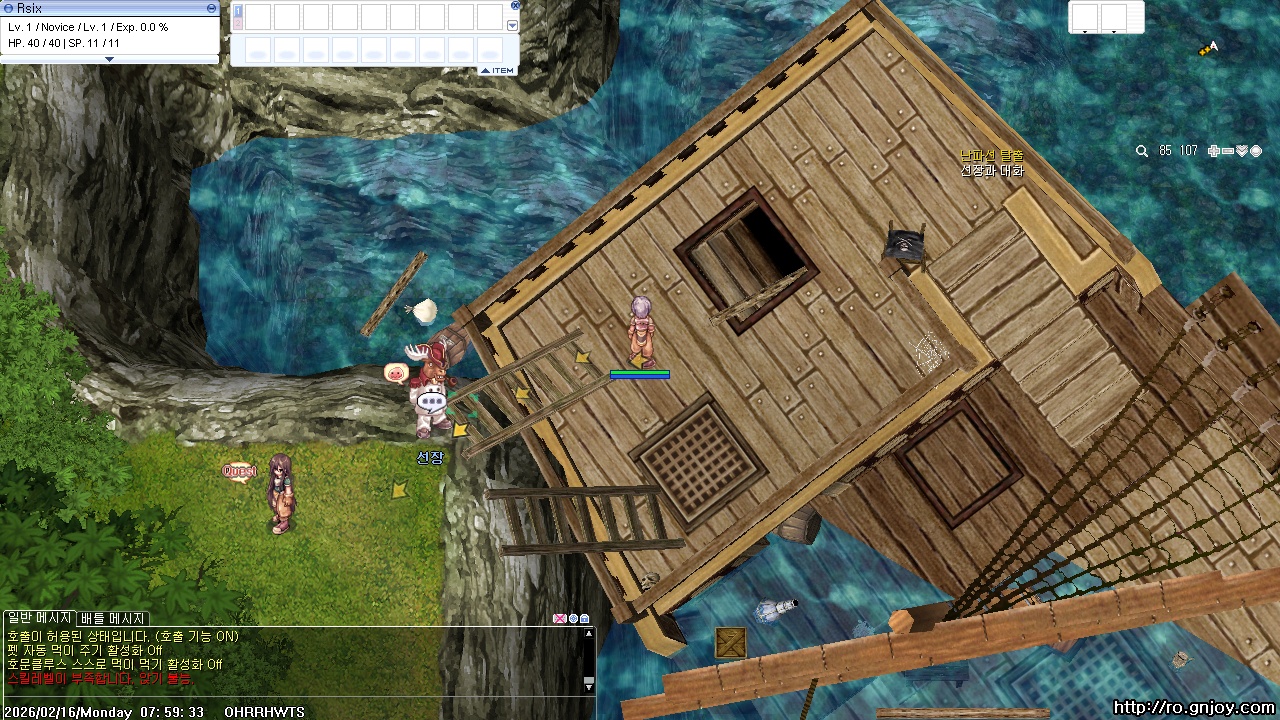Screen dimensions: 1280x720
Task: Click the chat input field
Action: tap(290, 697)
